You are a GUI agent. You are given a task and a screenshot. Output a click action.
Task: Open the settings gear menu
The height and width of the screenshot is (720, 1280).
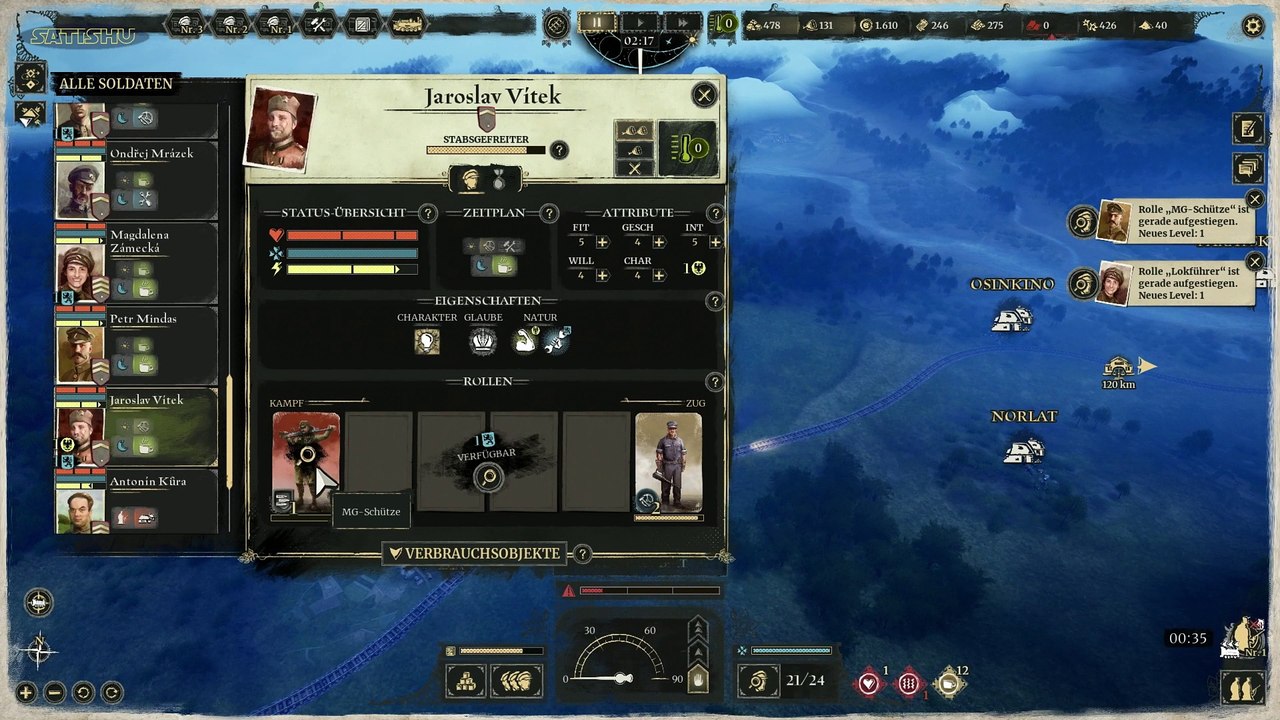click(x=1252, y=25)
